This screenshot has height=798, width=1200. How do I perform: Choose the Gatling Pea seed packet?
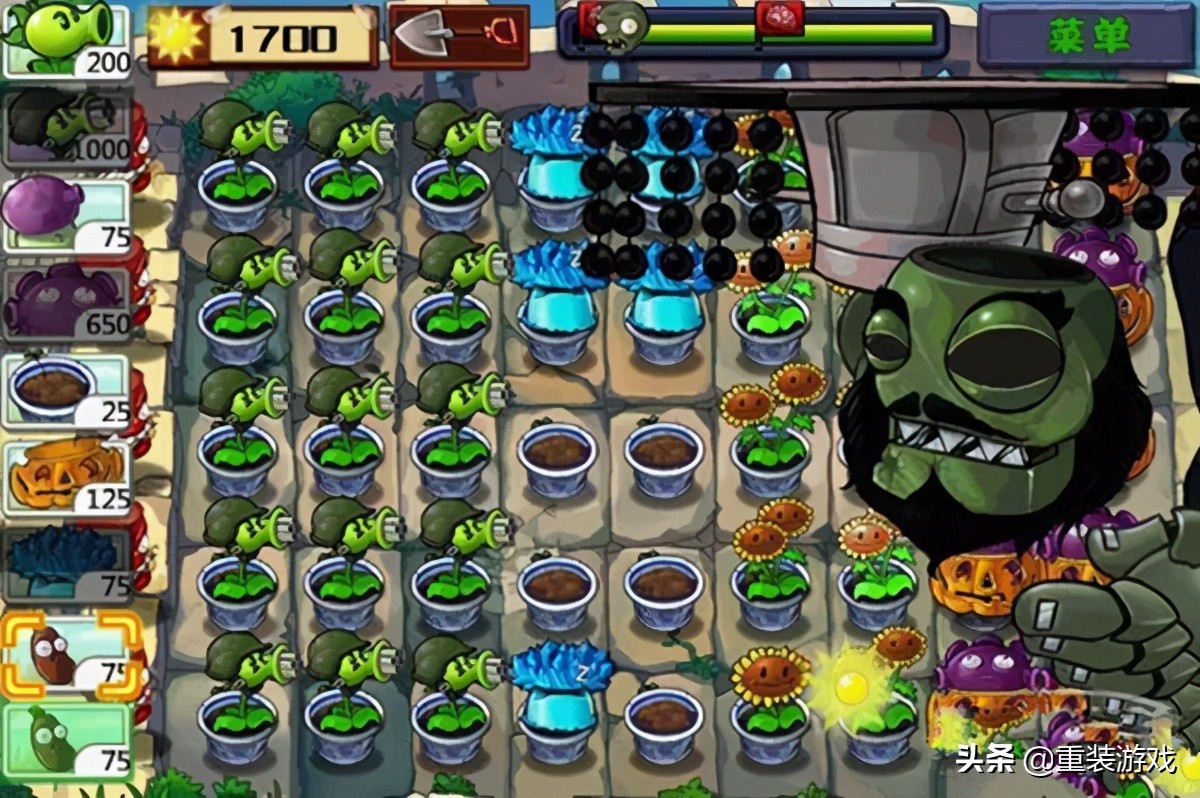[x=67, y=127]
